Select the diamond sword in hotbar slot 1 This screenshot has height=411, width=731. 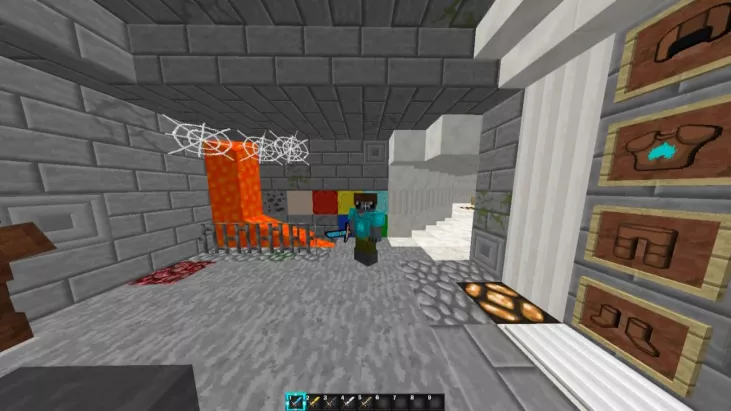point(297,402)
